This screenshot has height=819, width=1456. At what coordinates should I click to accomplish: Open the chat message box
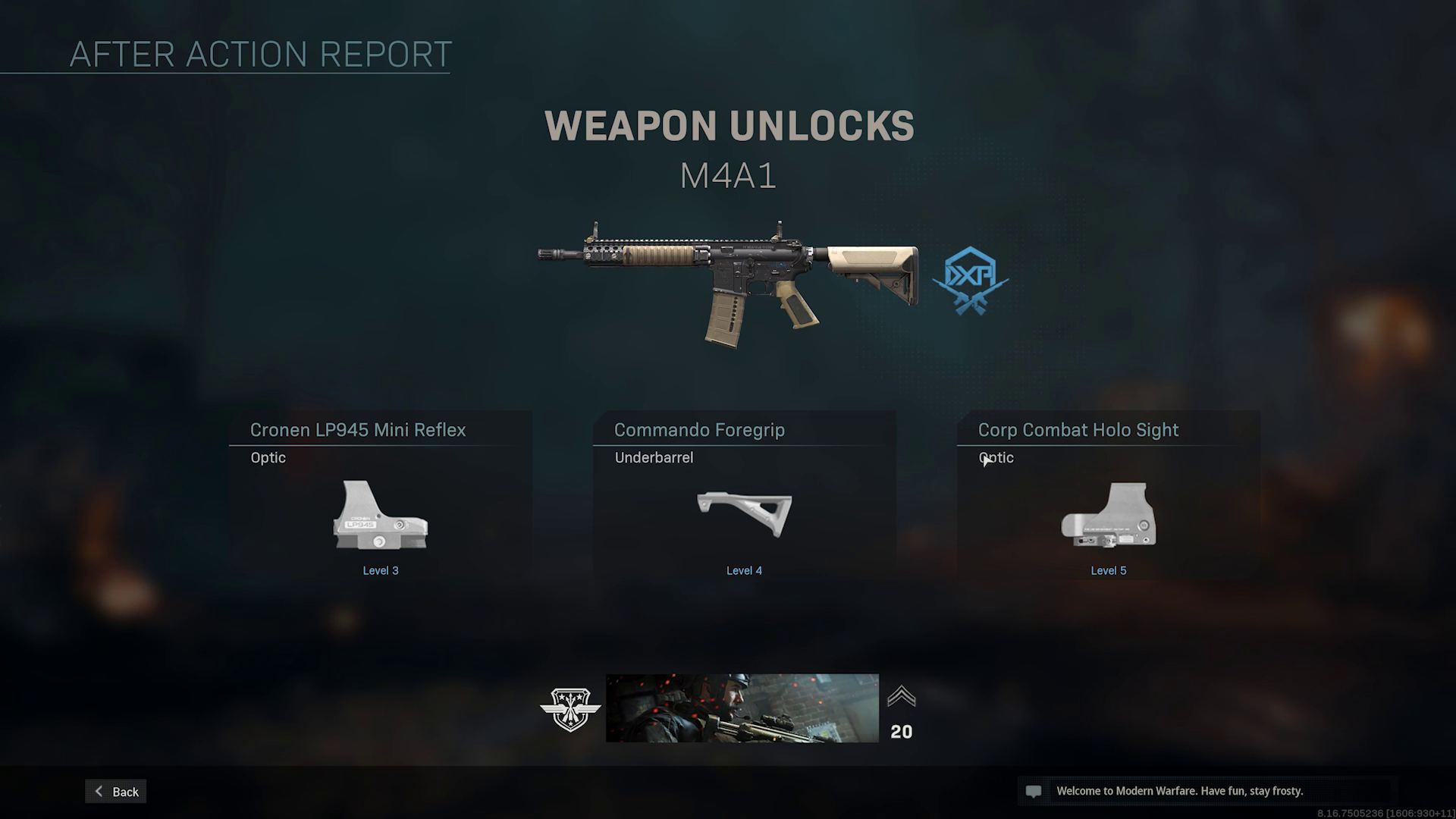click(1206, 791)
